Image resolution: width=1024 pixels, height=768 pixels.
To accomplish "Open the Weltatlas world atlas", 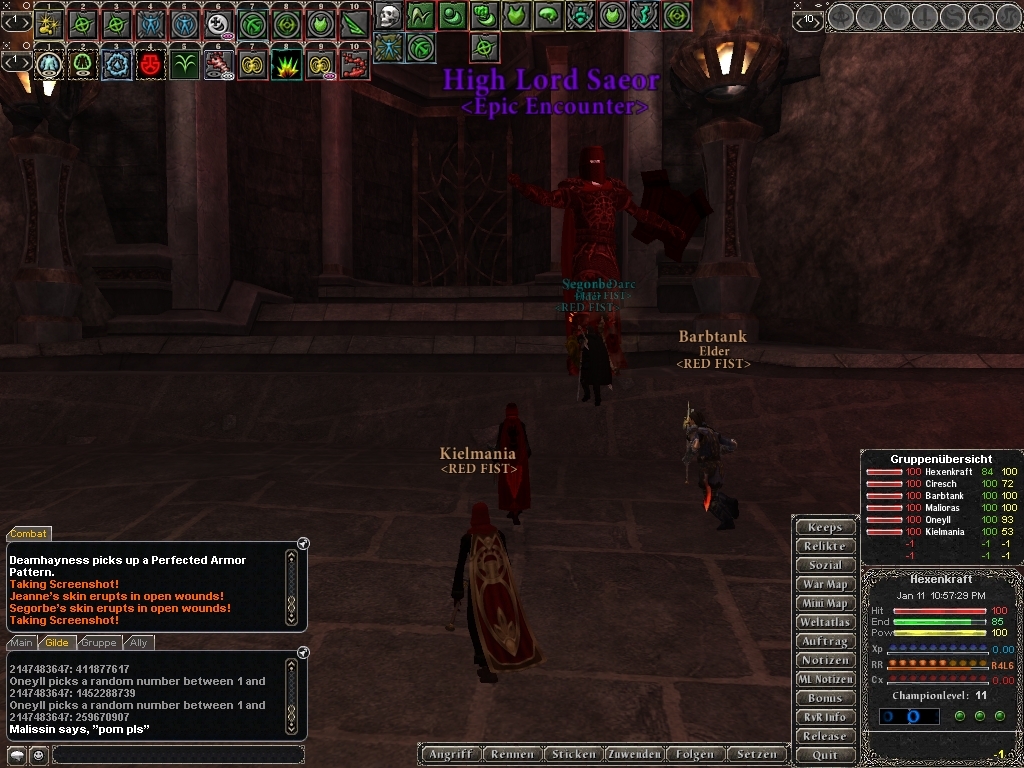I will (825, 622).
